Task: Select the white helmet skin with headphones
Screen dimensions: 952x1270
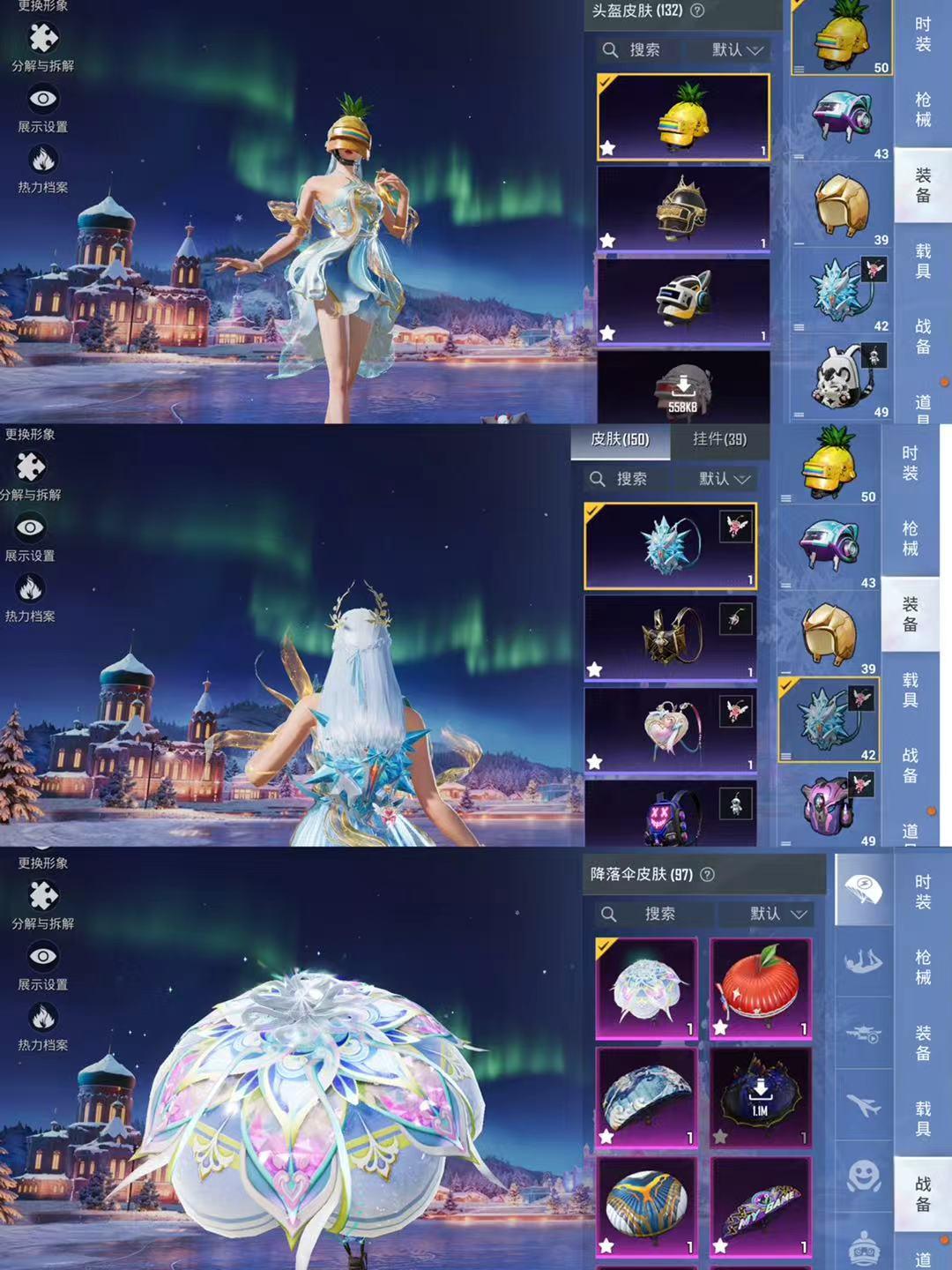Action: pos(683,300)
